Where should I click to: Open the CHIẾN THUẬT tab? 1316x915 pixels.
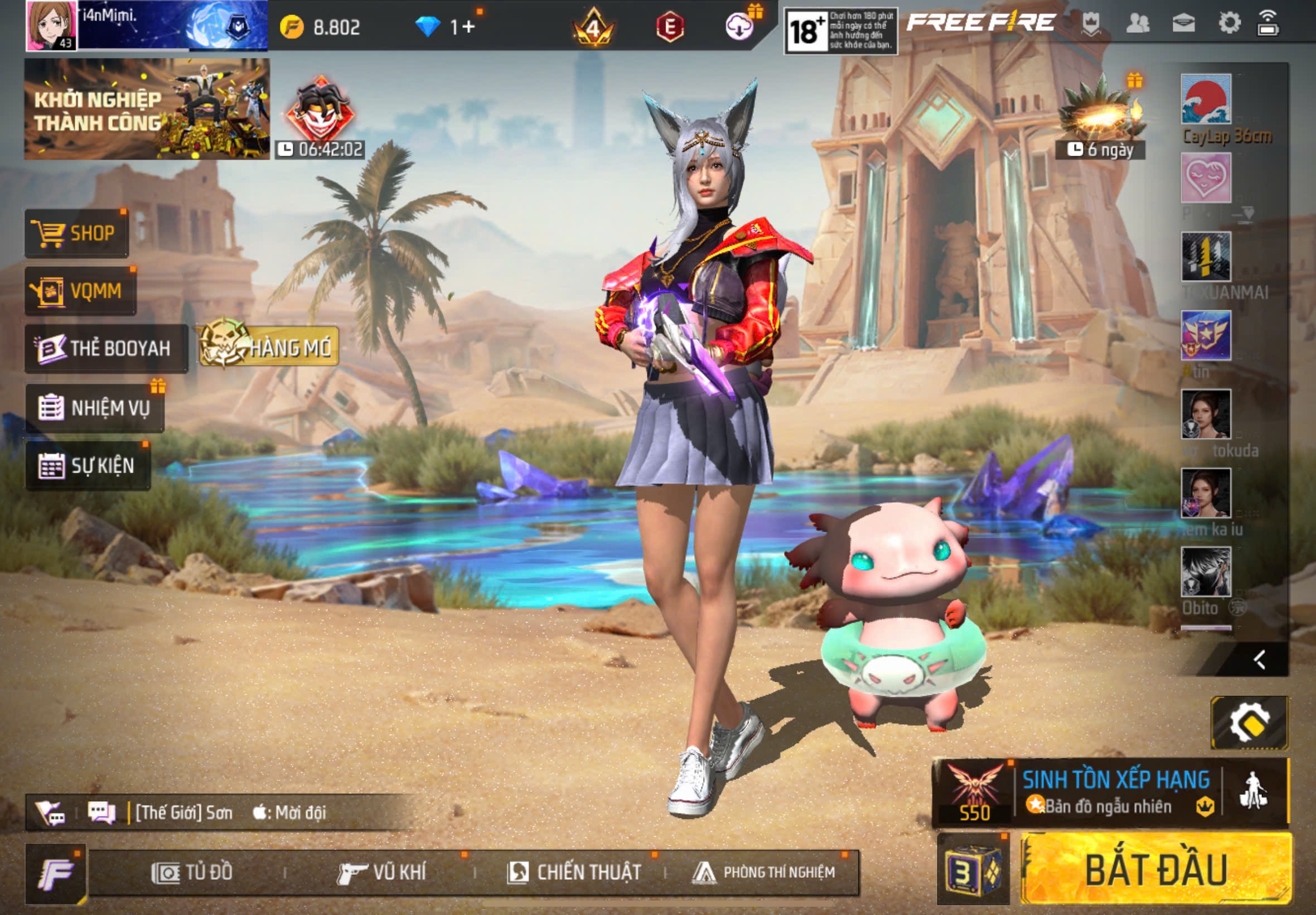pyautogui.click(x=574, y=873)
